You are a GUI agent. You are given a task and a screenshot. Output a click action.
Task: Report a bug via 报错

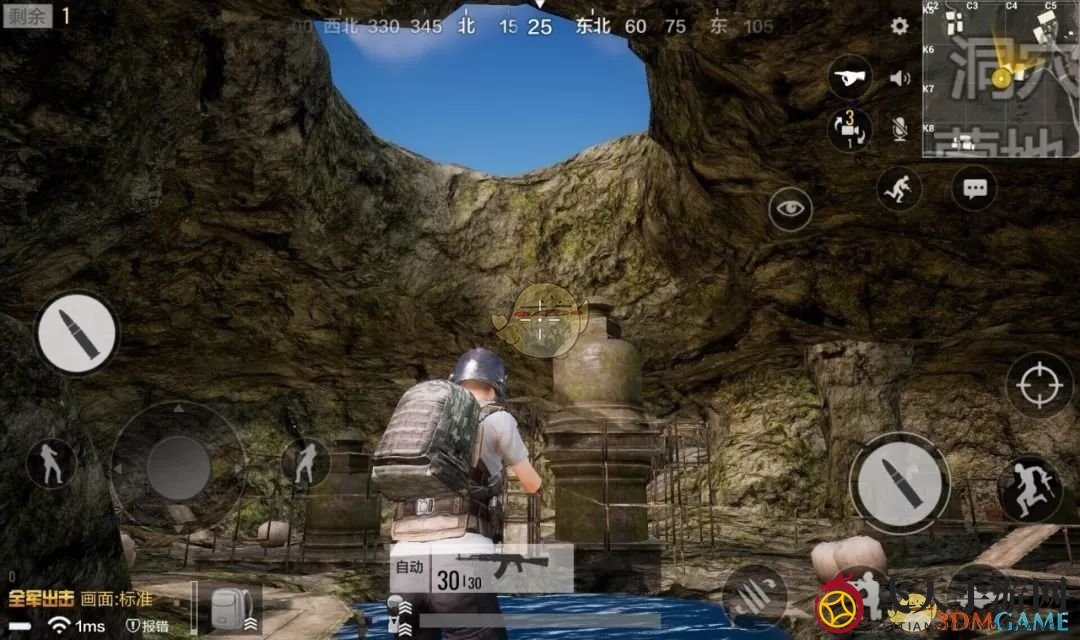(x=149, y=626)
